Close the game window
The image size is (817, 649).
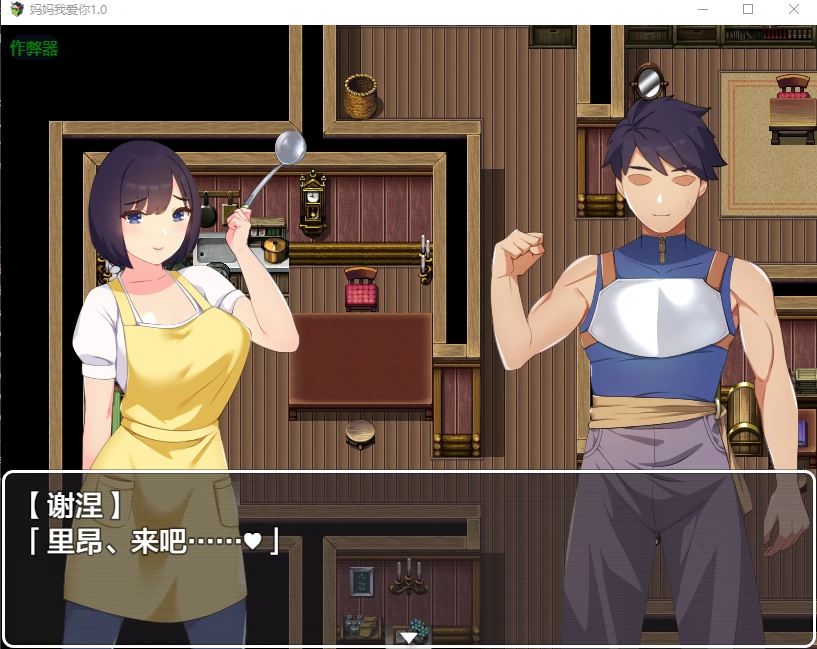point(794,9)
